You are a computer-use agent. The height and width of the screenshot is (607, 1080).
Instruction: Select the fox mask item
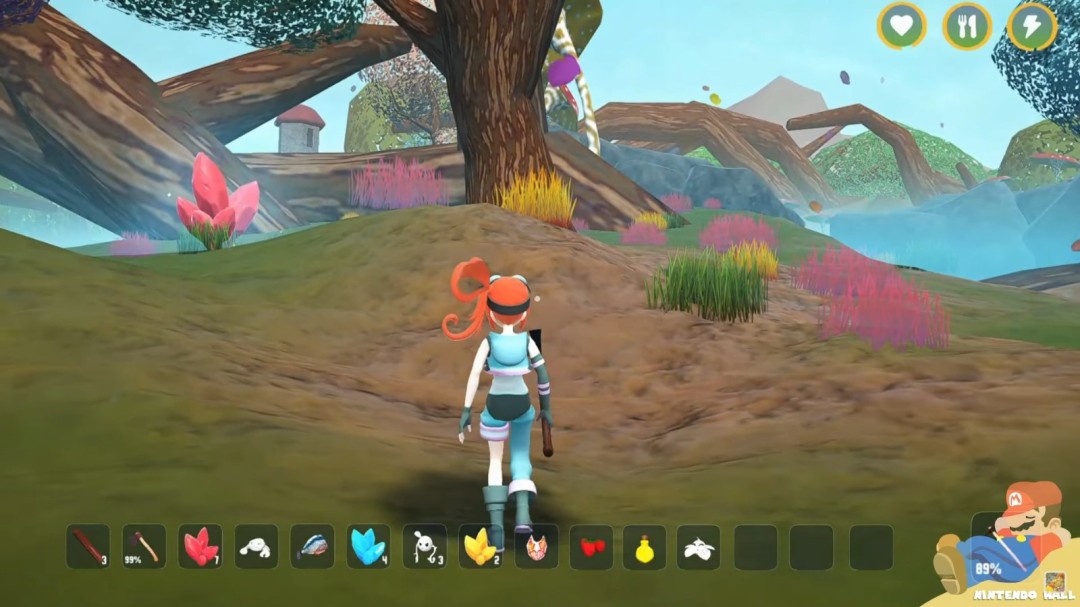tap(536, 547)
